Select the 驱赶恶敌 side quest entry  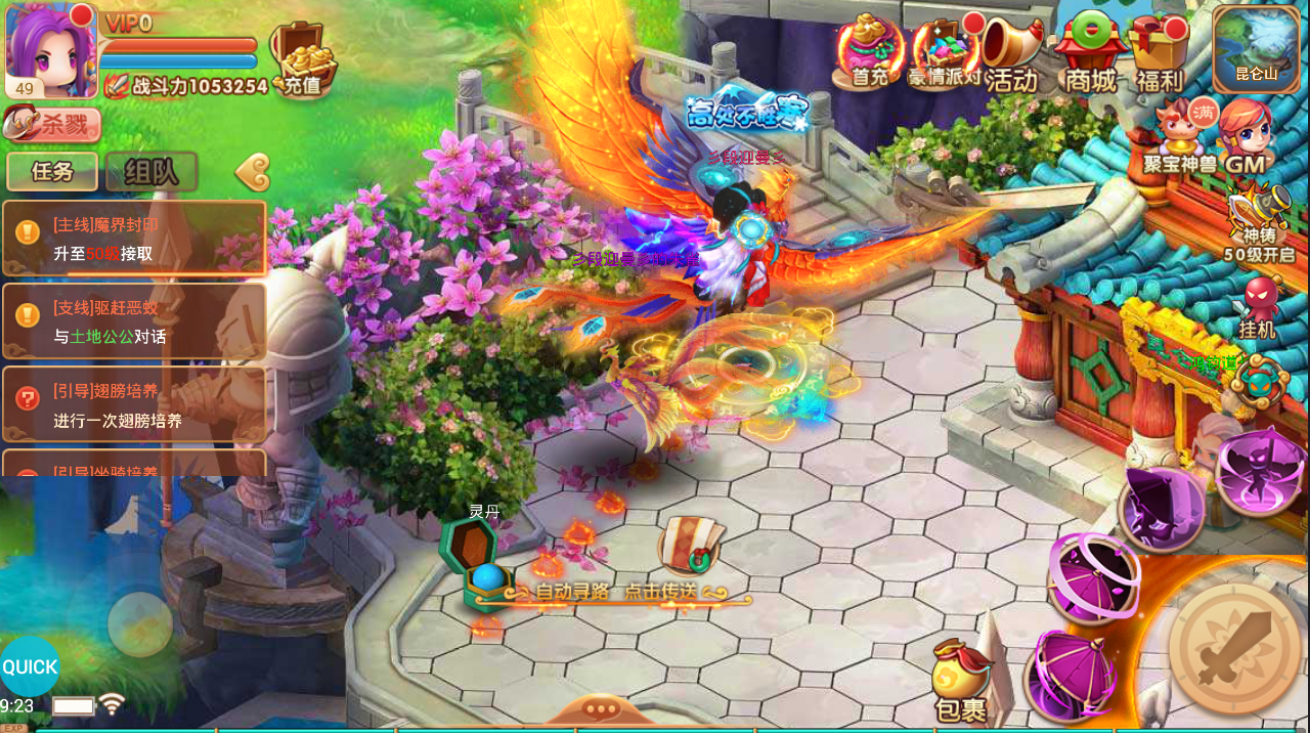click(134, 322)
